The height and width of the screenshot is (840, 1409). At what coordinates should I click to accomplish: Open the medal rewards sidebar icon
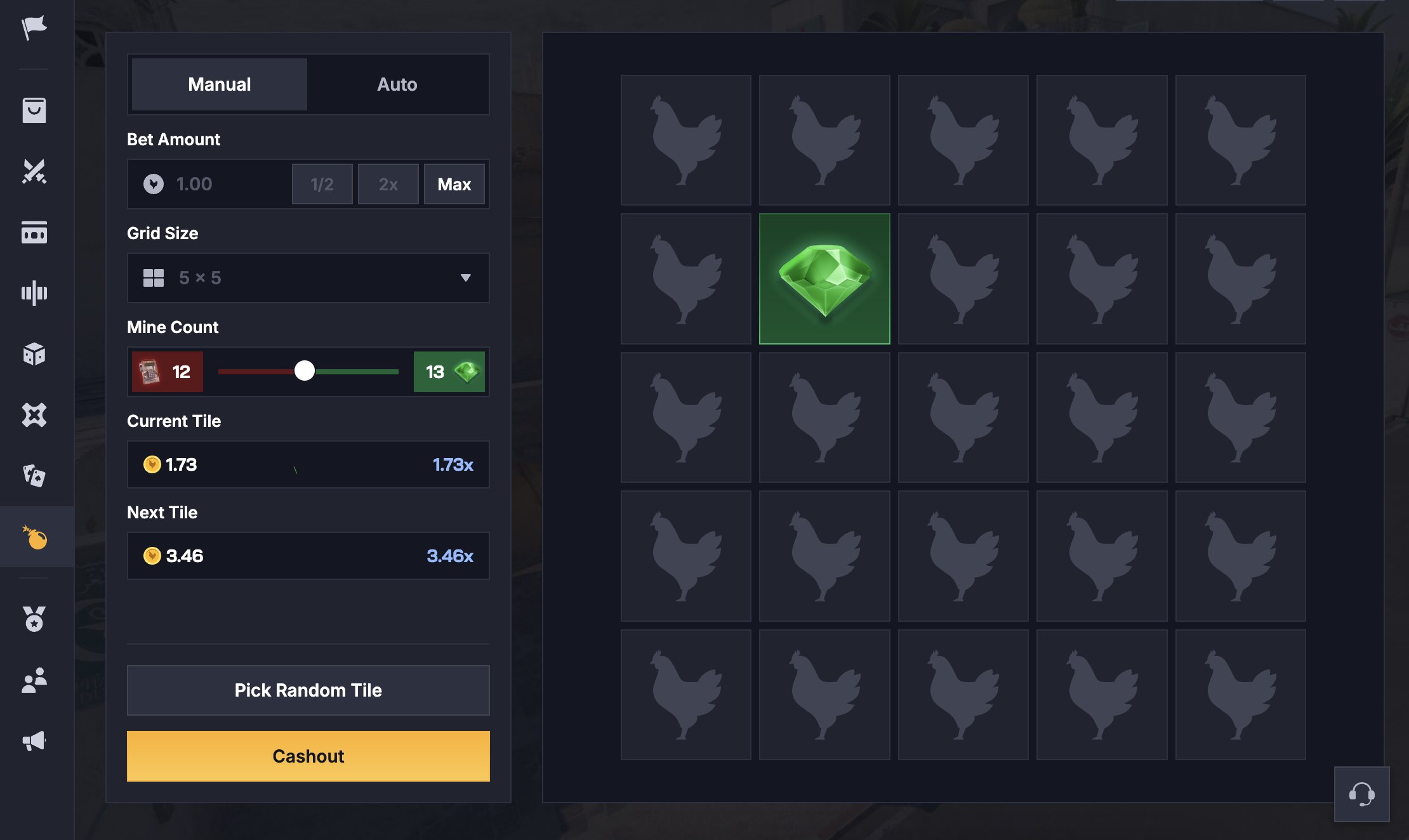pyautogui.click(x=34, y=619)
